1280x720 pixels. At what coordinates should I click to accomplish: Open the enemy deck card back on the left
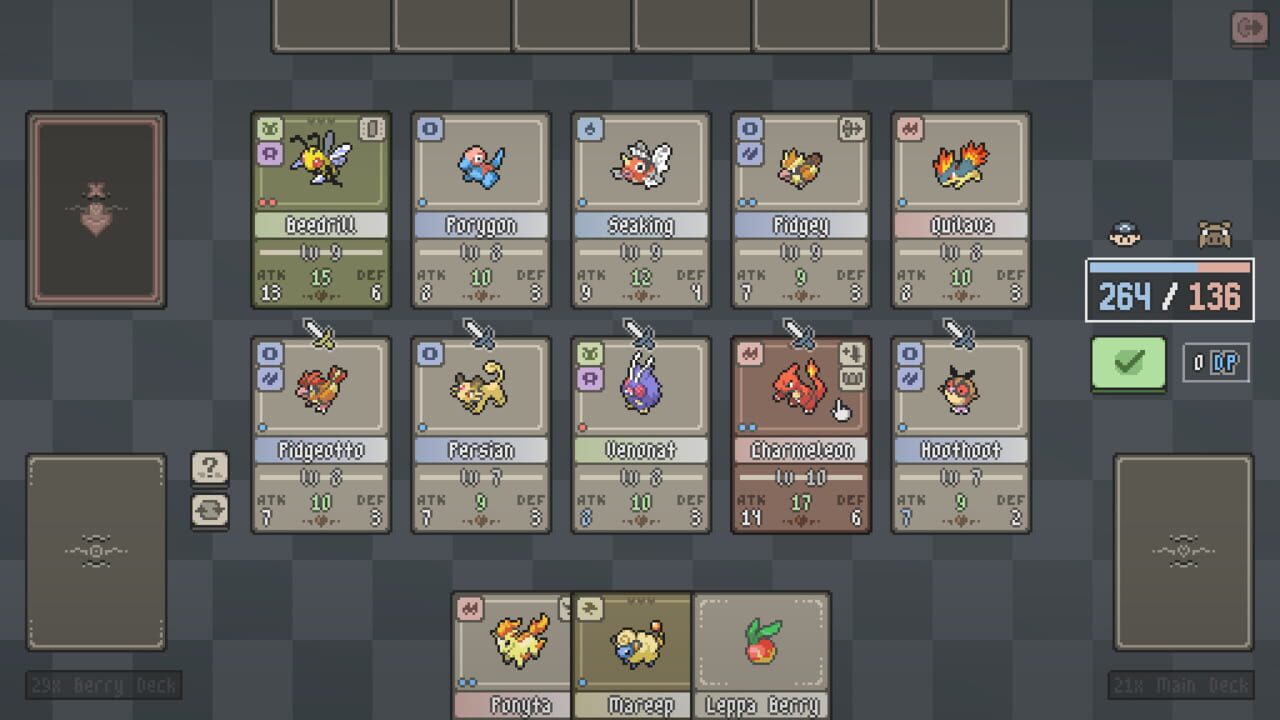click(x=95, y=208)
